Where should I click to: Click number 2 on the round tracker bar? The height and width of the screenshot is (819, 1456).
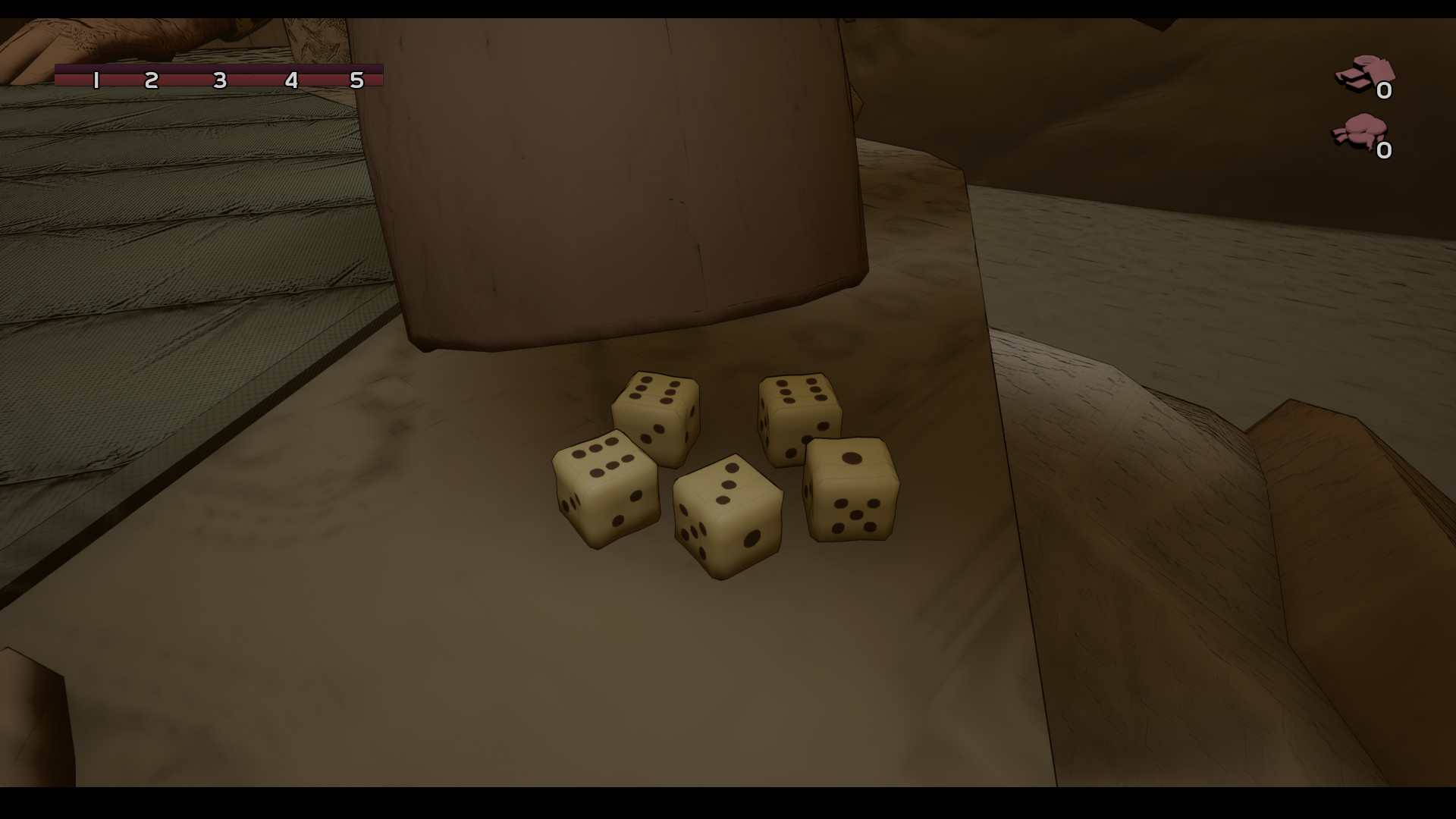[x=150, y=78]
